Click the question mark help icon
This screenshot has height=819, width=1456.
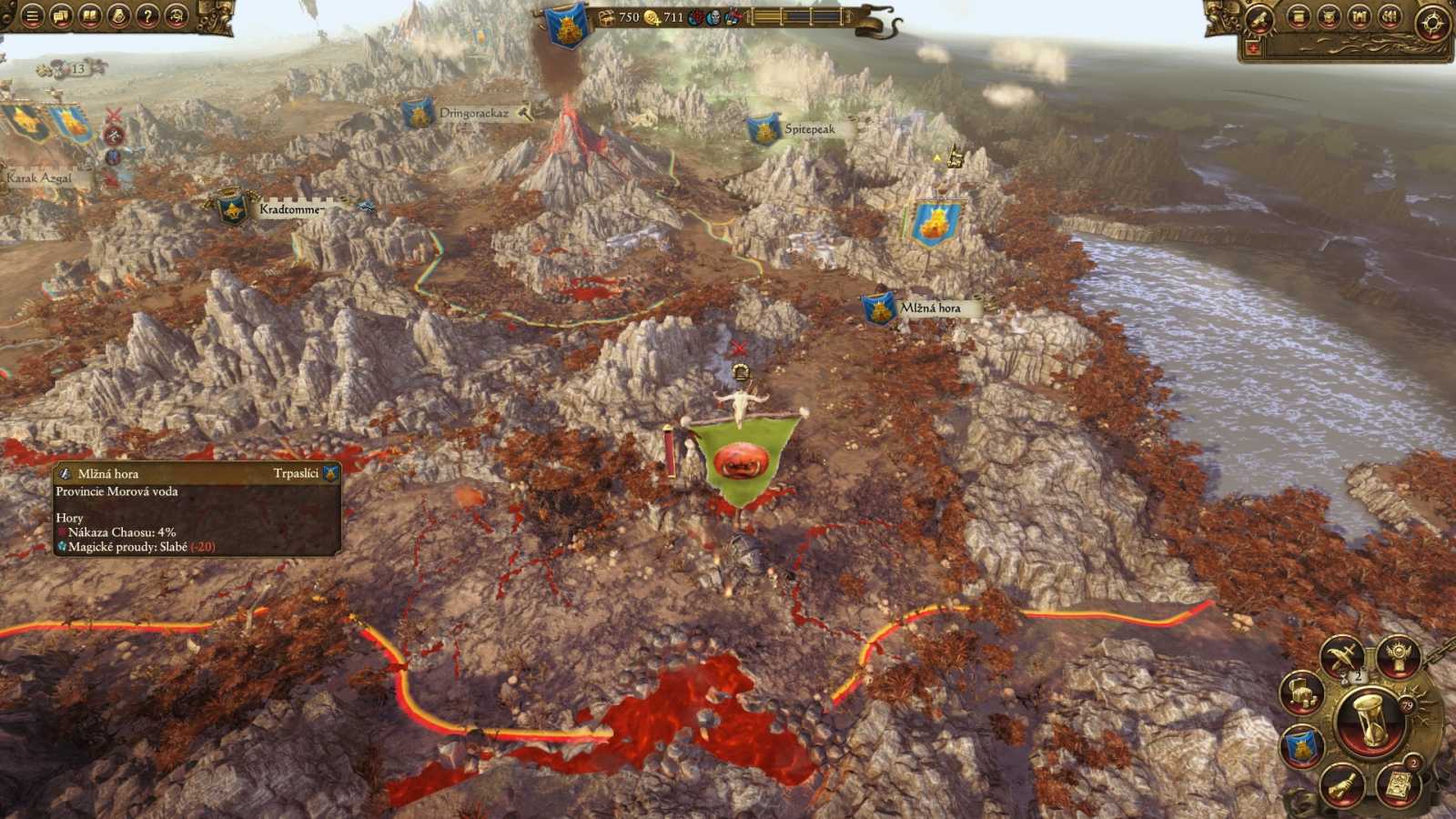tap(146, 15)
